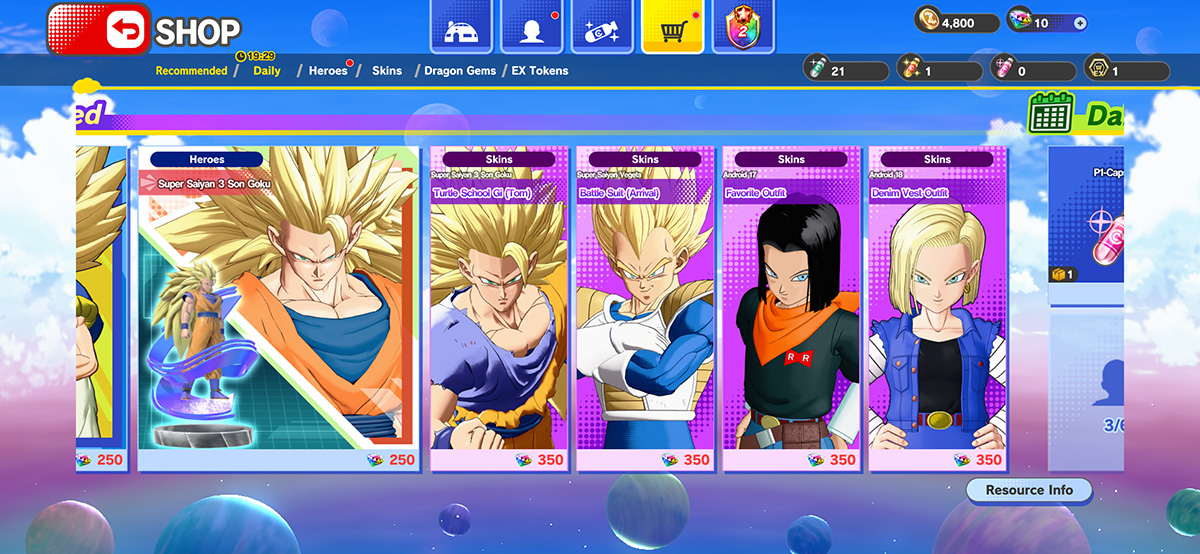Open the Daily shop tab
This screenshot has width=1200, height=554.
pyautogui.click(x=267, y=71)
